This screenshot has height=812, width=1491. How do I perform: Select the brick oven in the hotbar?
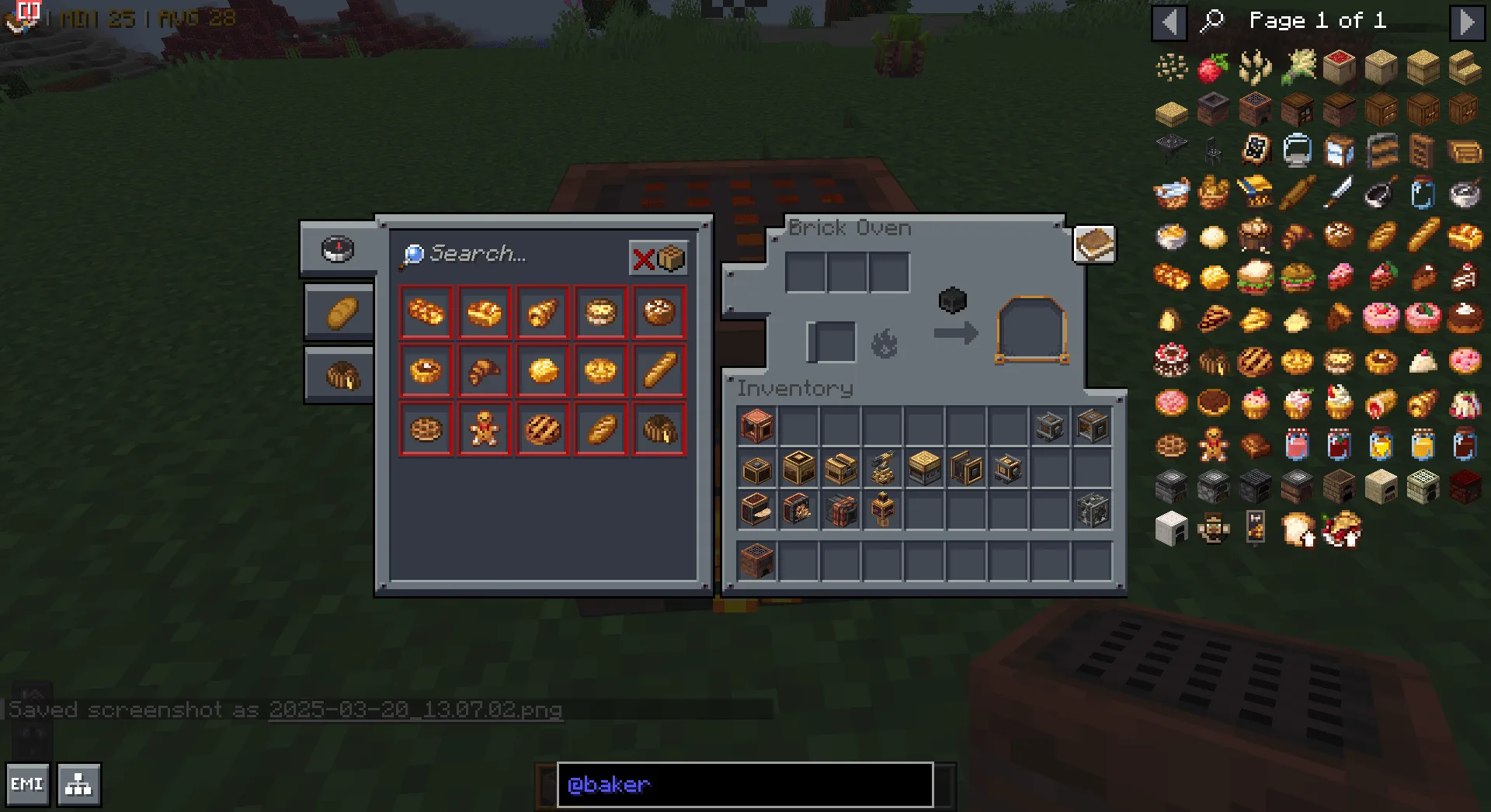pos(757,560)
